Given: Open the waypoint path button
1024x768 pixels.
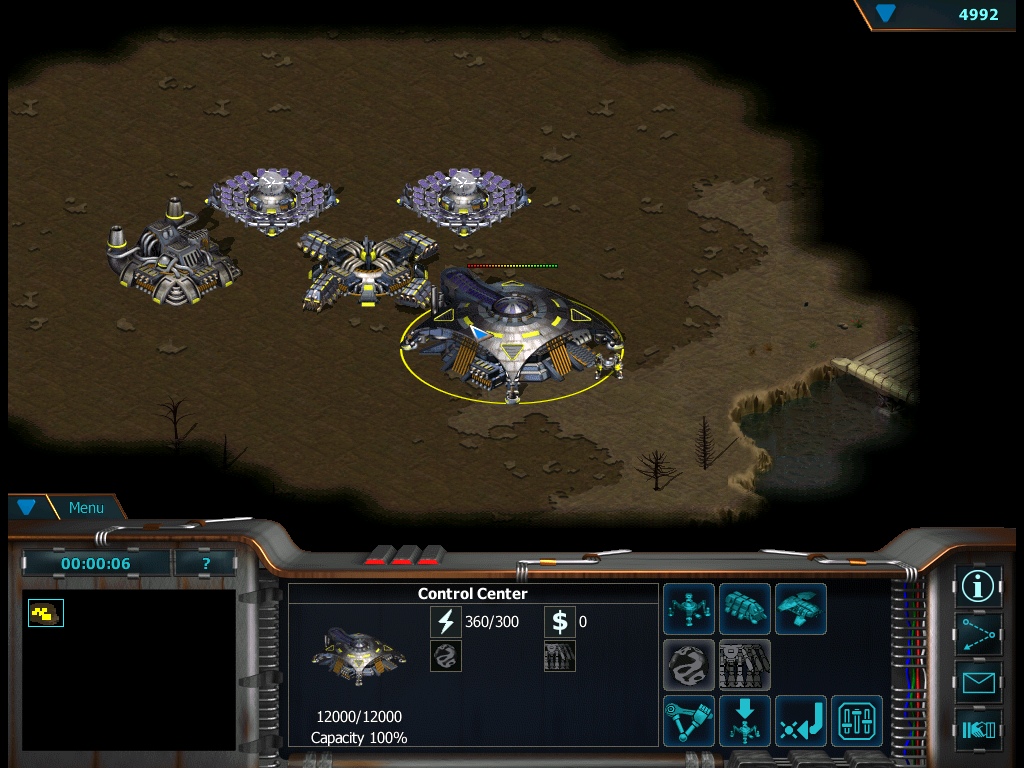Looking at the screenshot, I should point(978,634).
